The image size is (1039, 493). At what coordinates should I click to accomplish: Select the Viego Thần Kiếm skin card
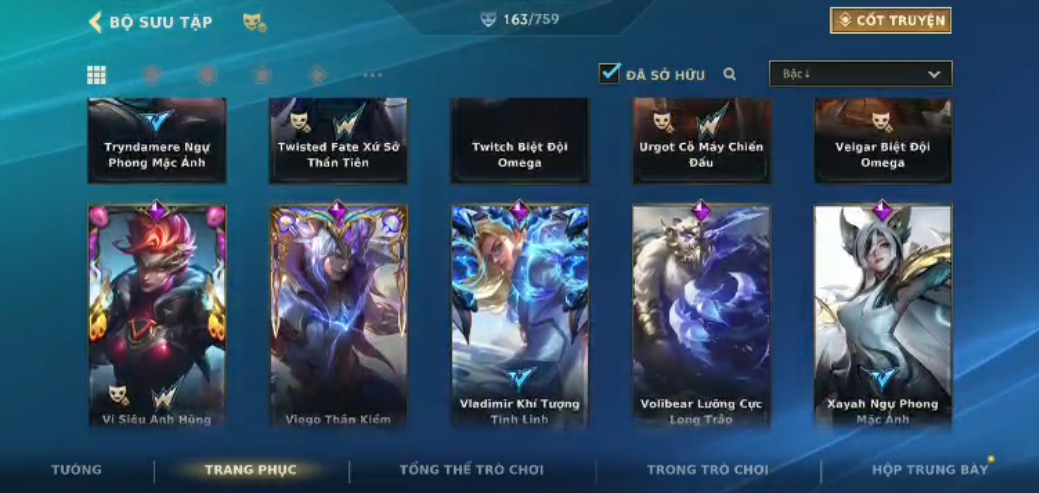tap(338, 315)
